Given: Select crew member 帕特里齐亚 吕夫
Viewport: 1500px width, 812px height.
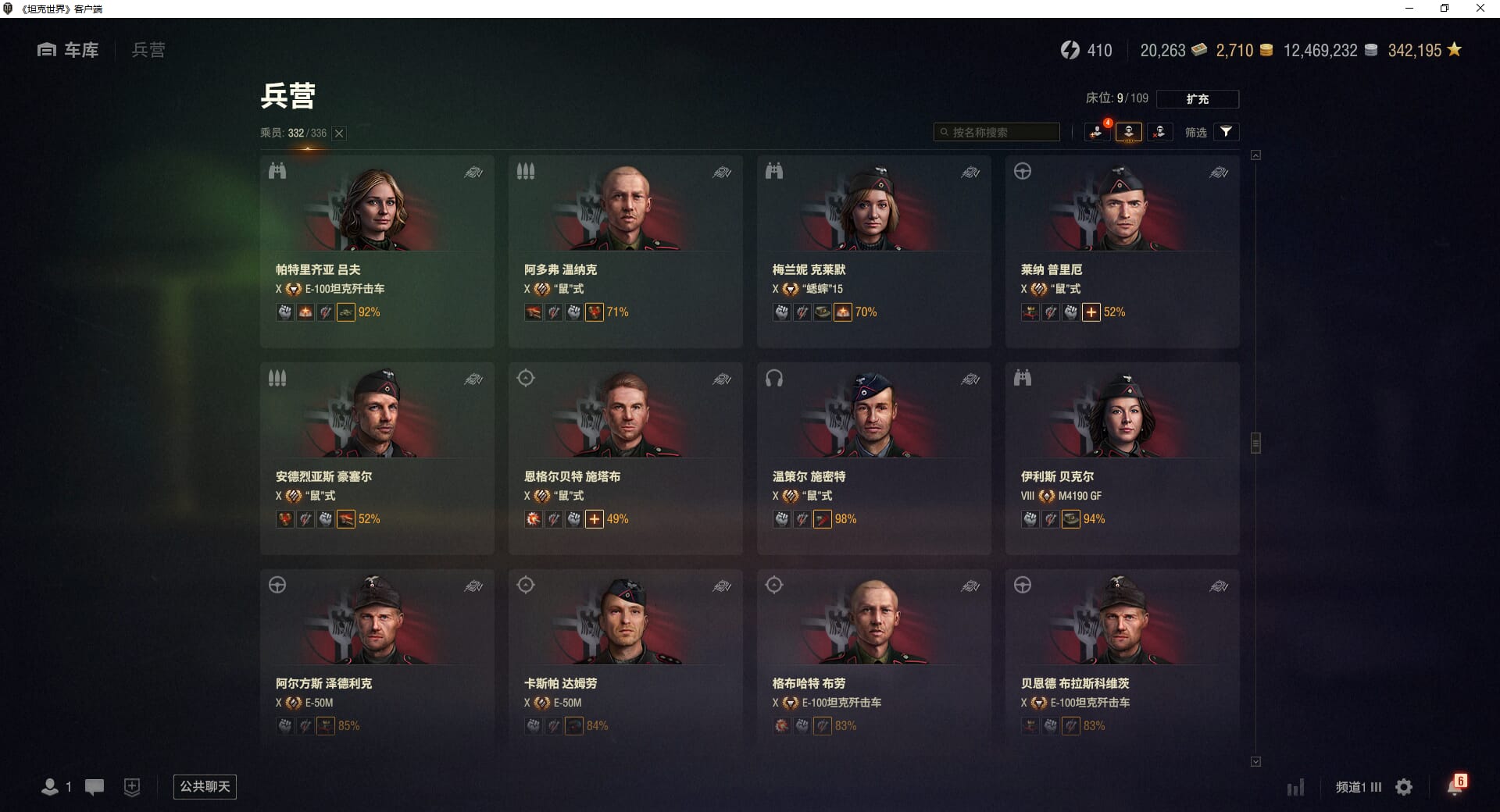Looking at the screenshot, I should pyautogui.click(x=377, y=250).
